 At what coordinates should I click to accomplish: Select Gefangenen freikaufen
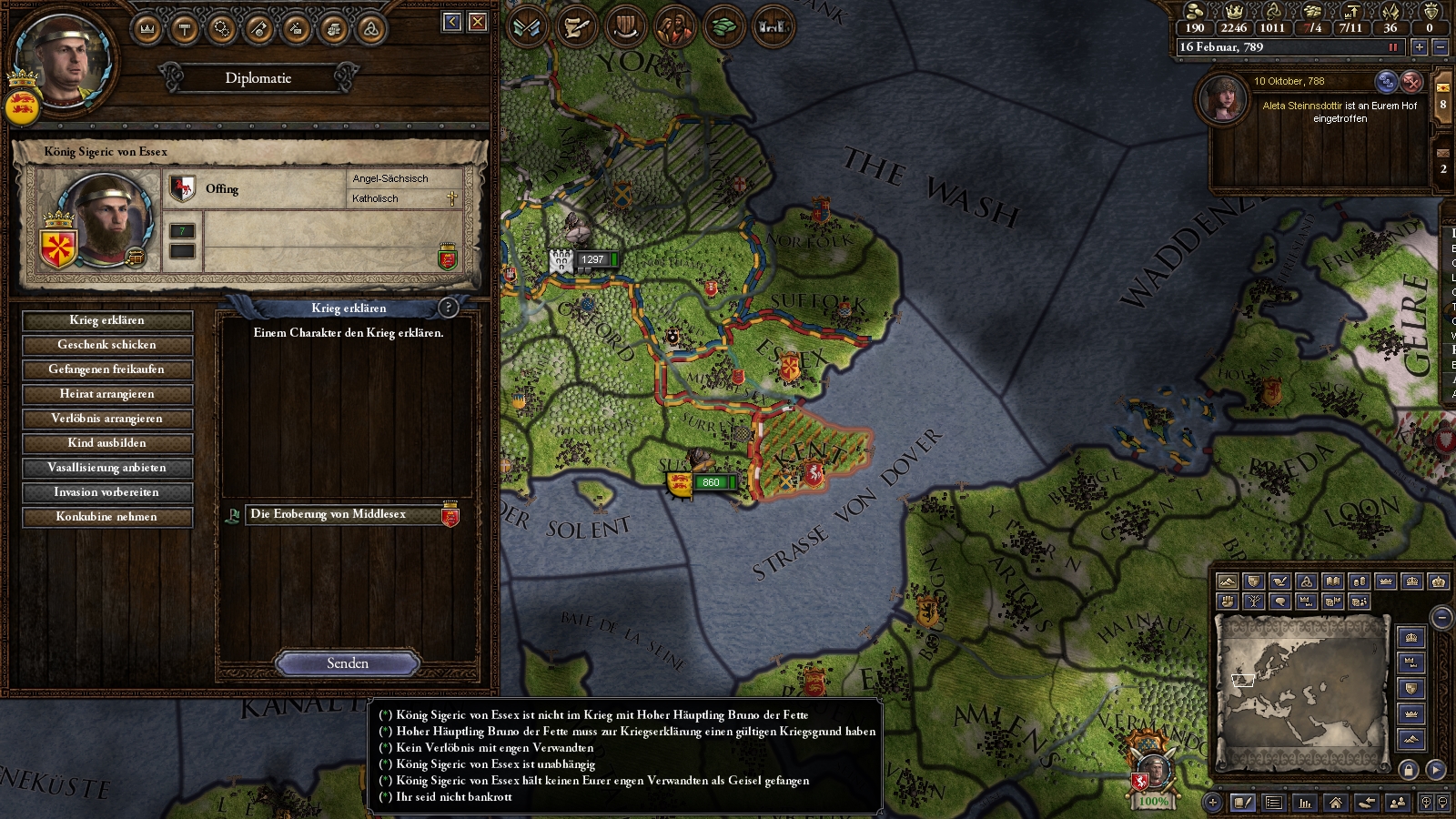click(x=106, y=369)
